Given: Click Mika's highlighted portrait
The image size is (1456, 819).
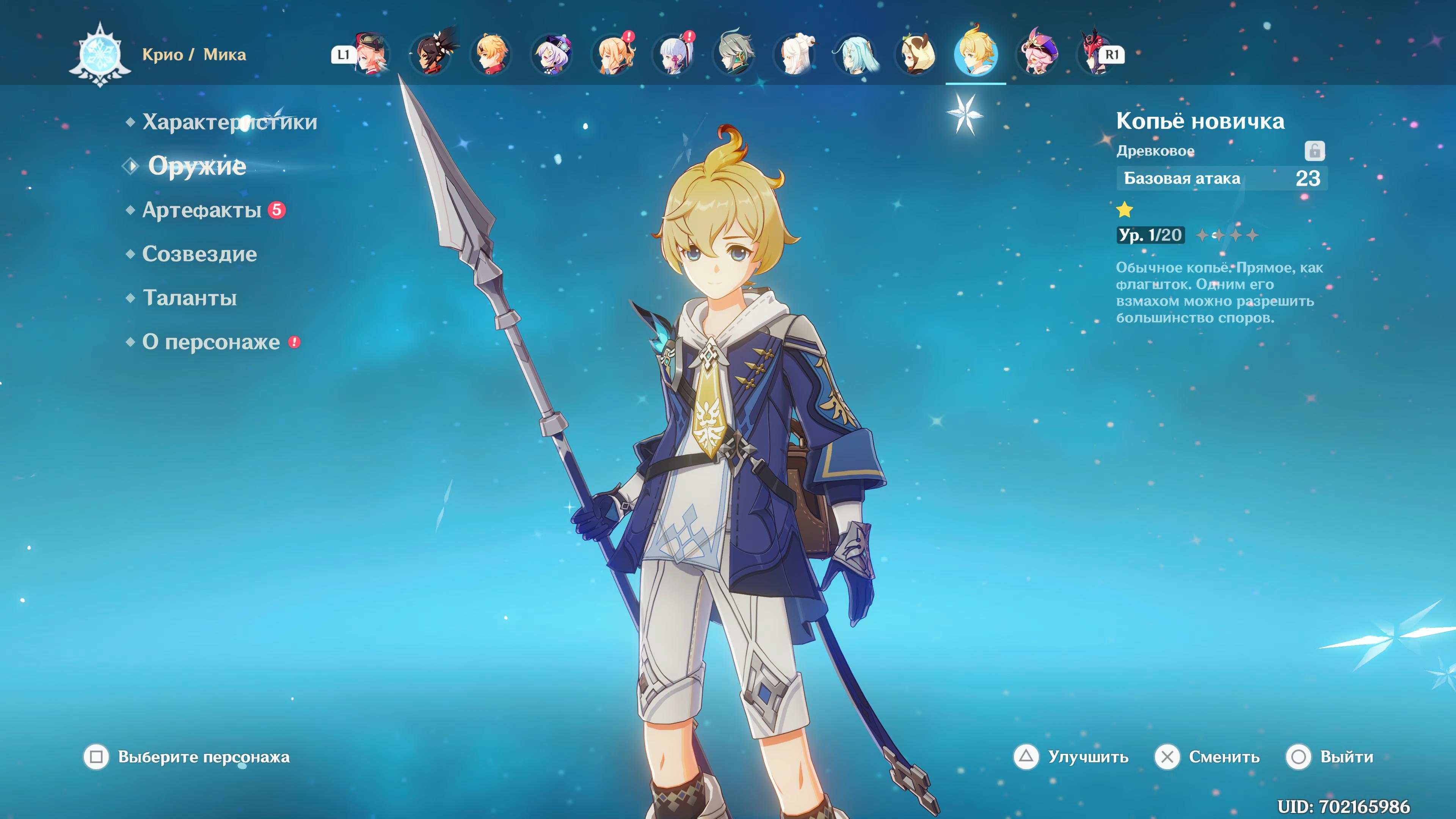Looking at the screenshot, I should click(976, 54).
